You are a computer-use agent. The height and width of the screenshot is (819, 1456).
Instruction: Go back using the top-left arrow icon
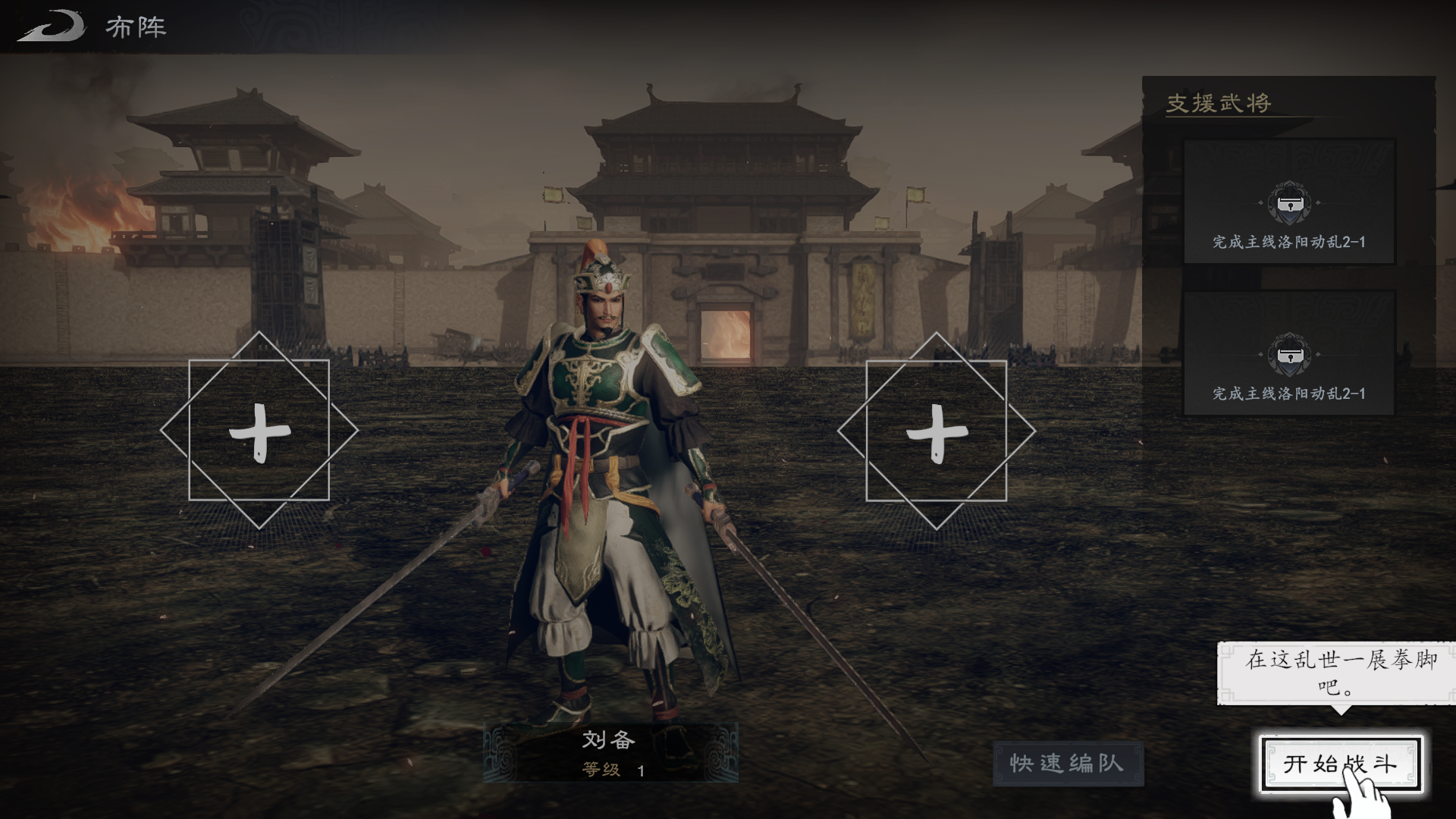point(52,27)
